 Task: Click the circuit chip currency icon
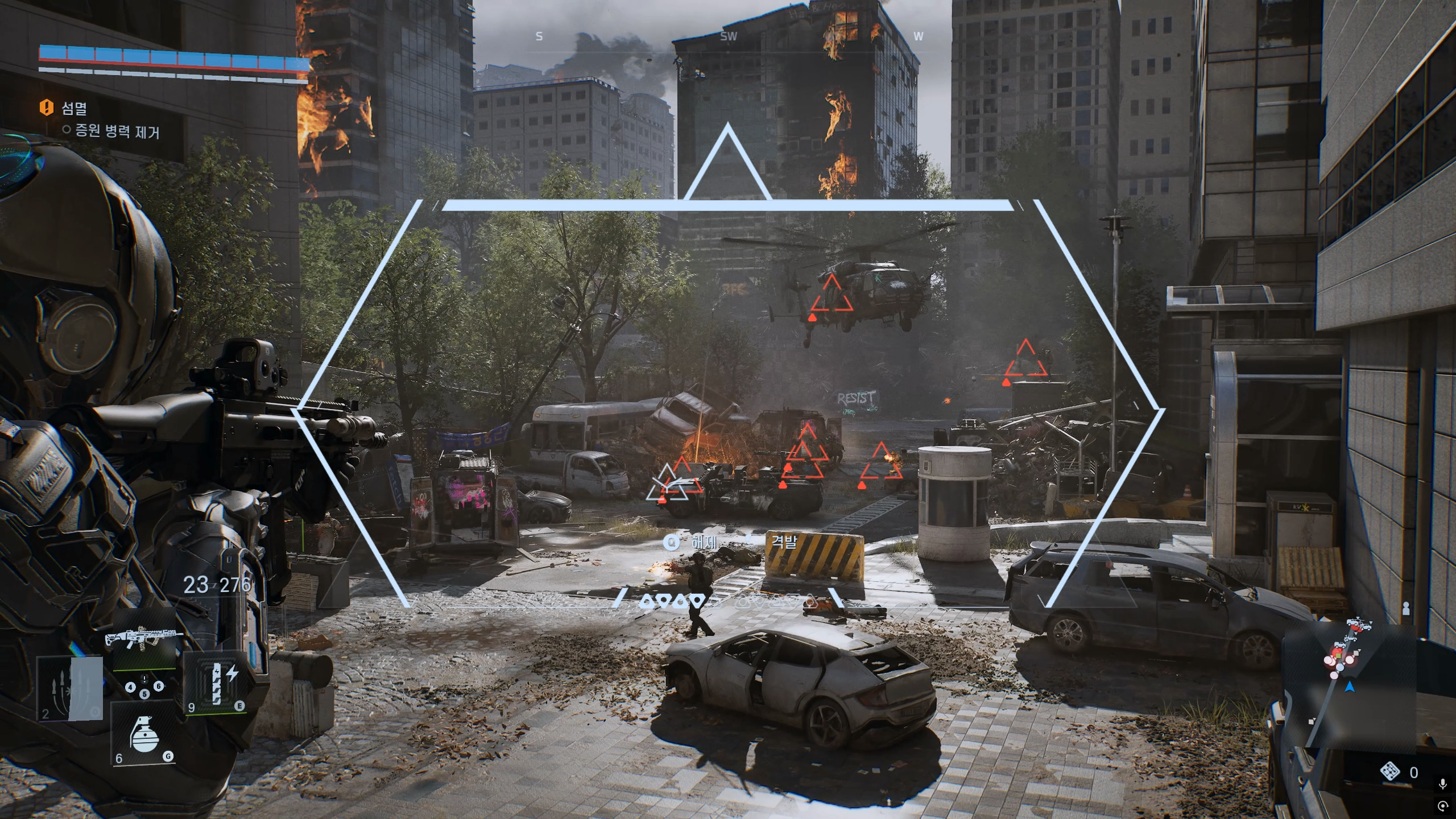coord(1390,772)
